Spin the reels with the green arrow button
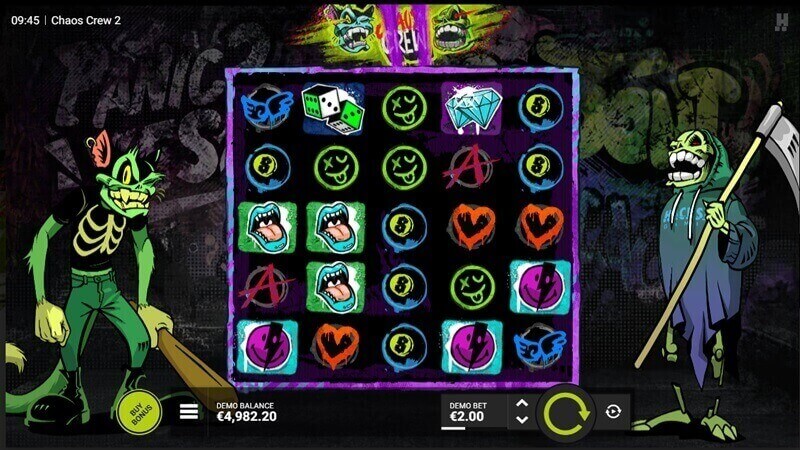Viewport: 800px width, 450px height. pyautogui.click(x=565, y=411)
